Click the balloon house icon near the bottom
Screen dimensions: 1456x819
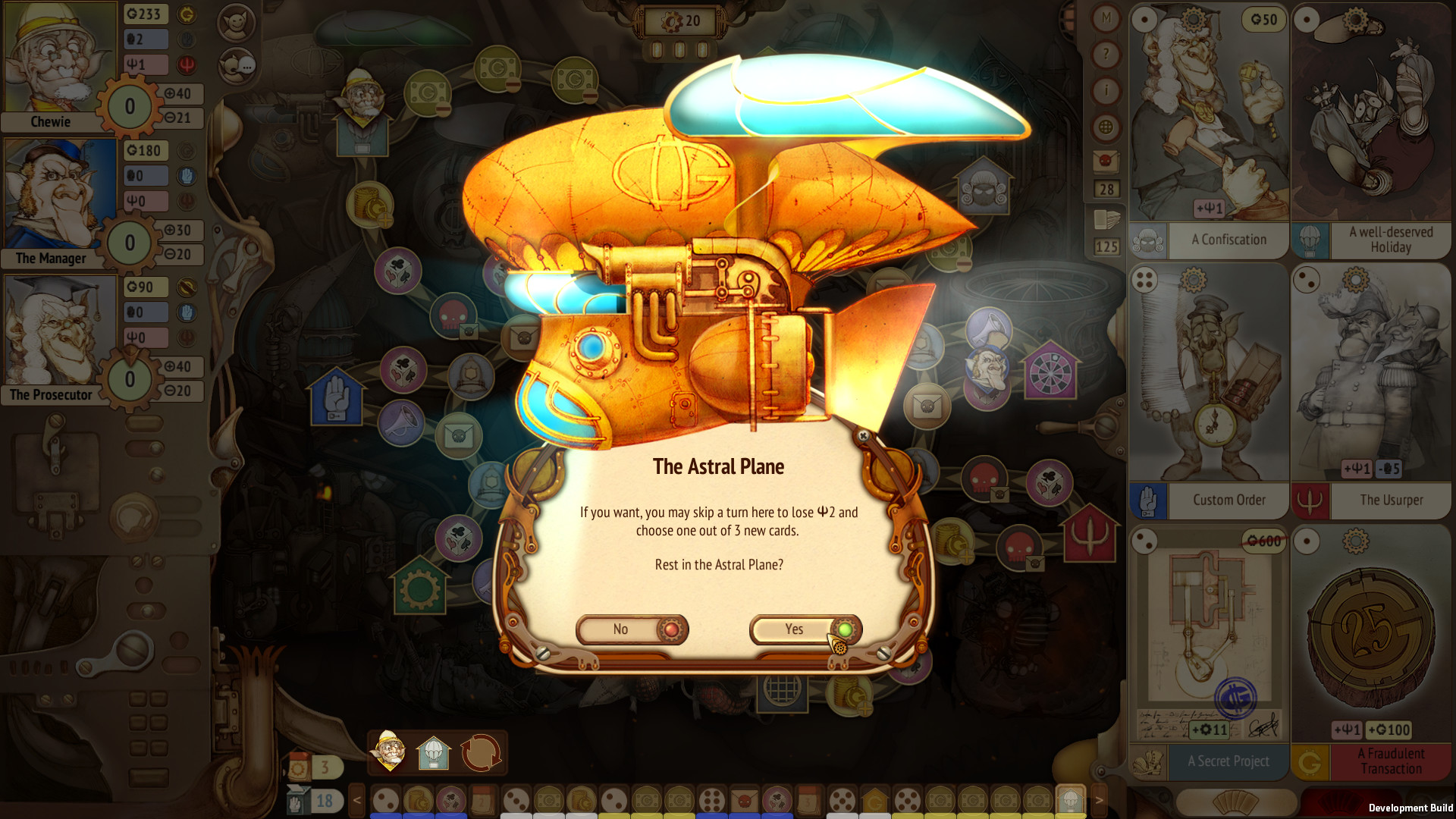pyautogui.click(x=434, y=752)
